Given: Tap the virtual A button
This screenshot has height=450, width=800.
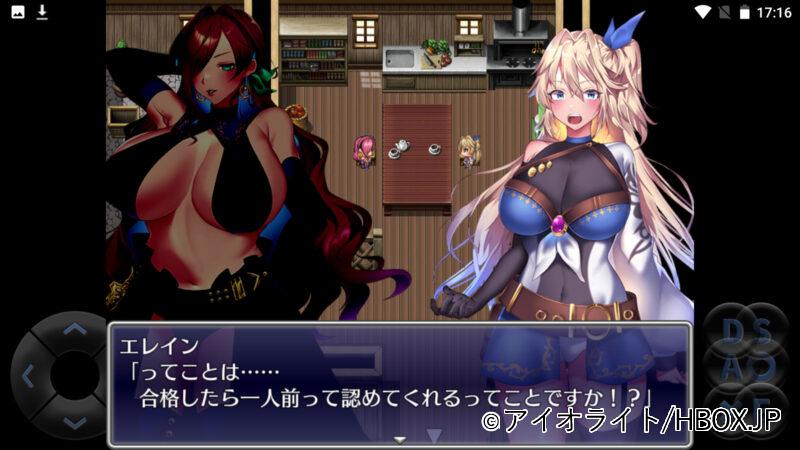Looking at the screenshot, I should pos(733,368).
